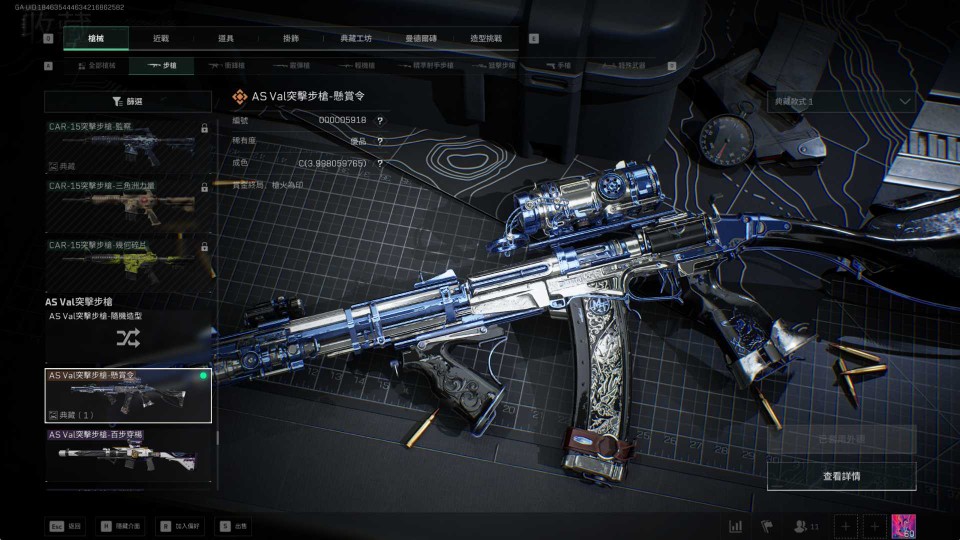Go to the 典藏工坊 tab
960x540 pixels.
pyautogui.click(x=356, y=39)
